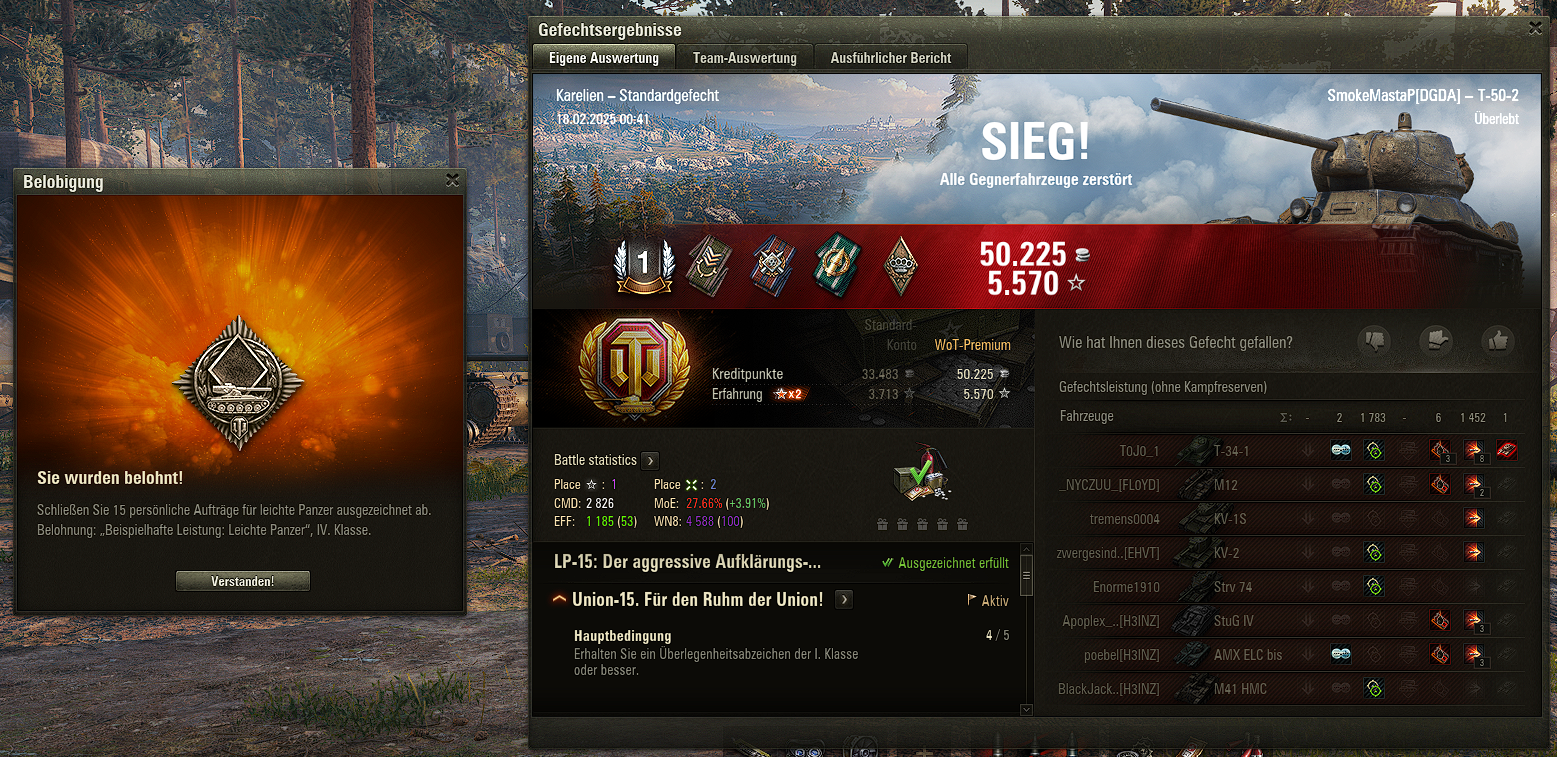Give the battle a thumbs down
The width and height of the screenshot is (1557, 757).
(1377, 341)
